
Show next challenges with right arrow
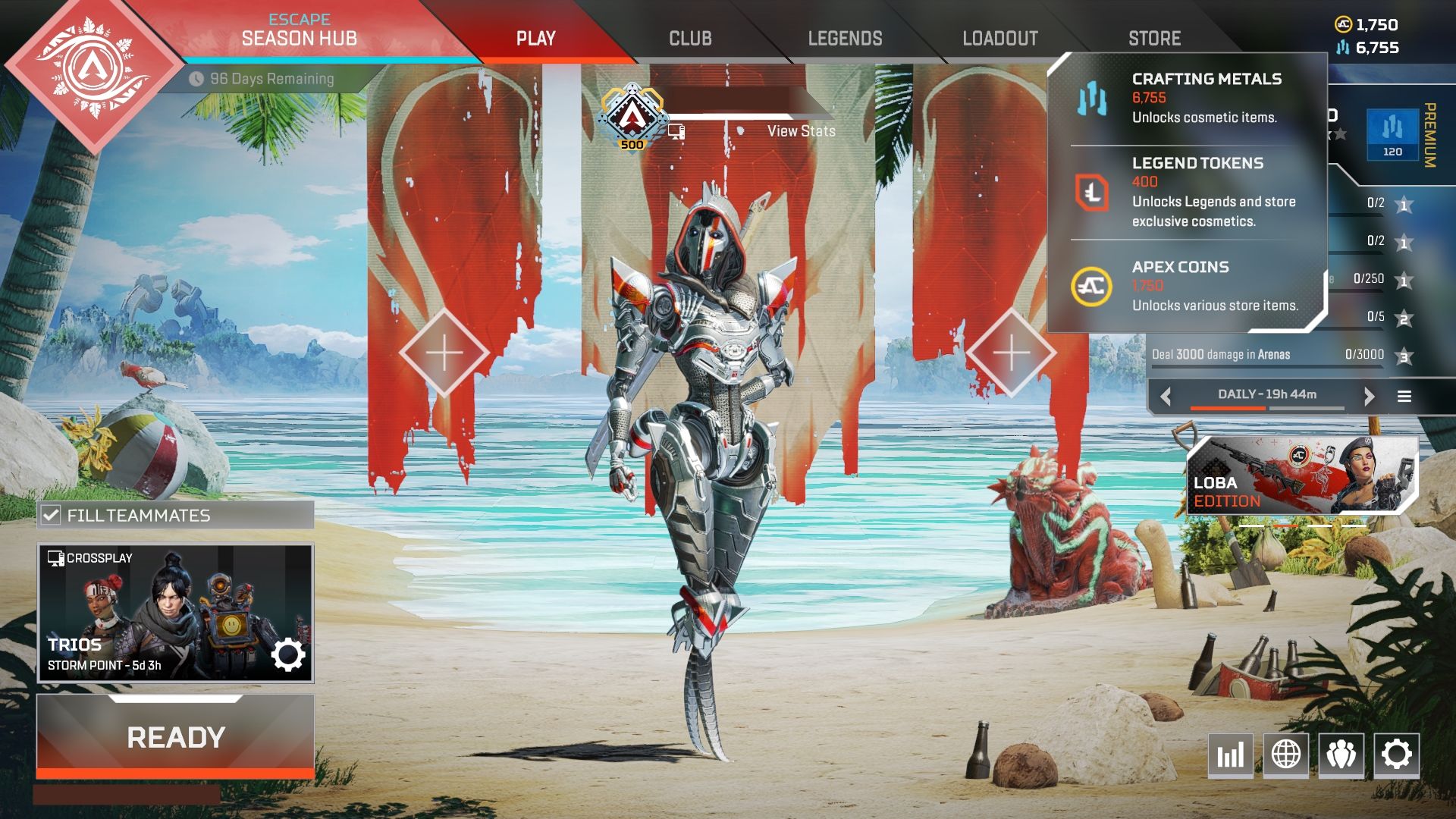(x=1369, y=396)
